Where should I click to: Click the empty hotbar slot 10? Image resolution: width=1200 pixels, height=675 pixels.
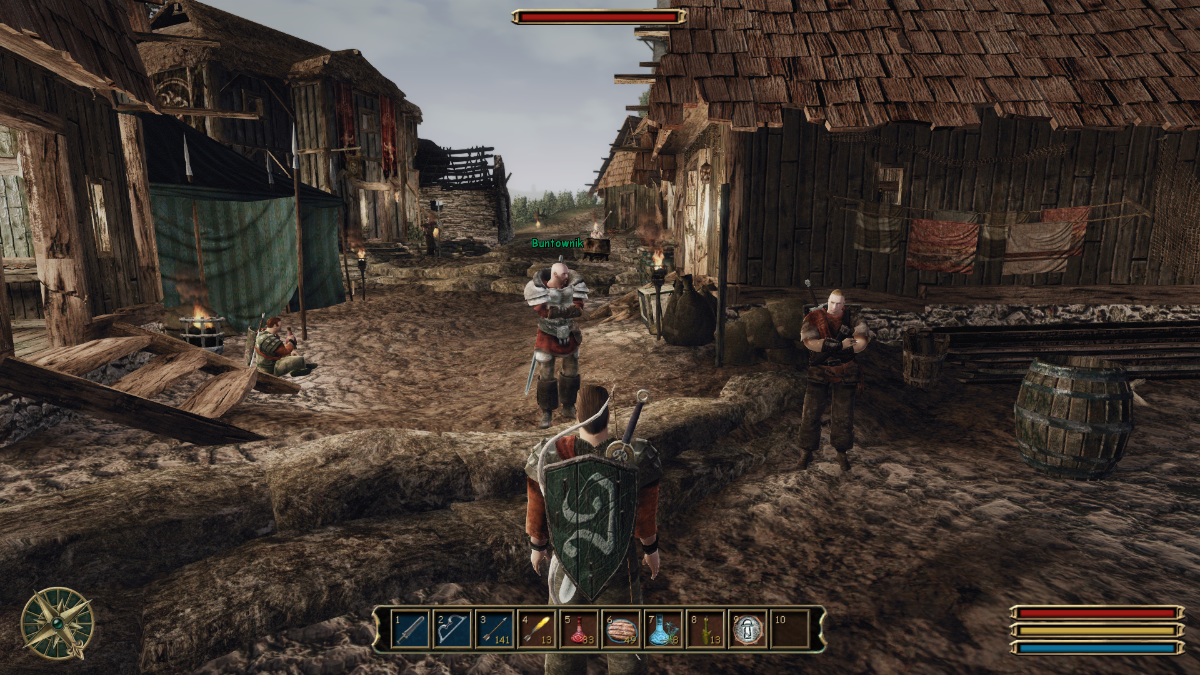[790, 629]
